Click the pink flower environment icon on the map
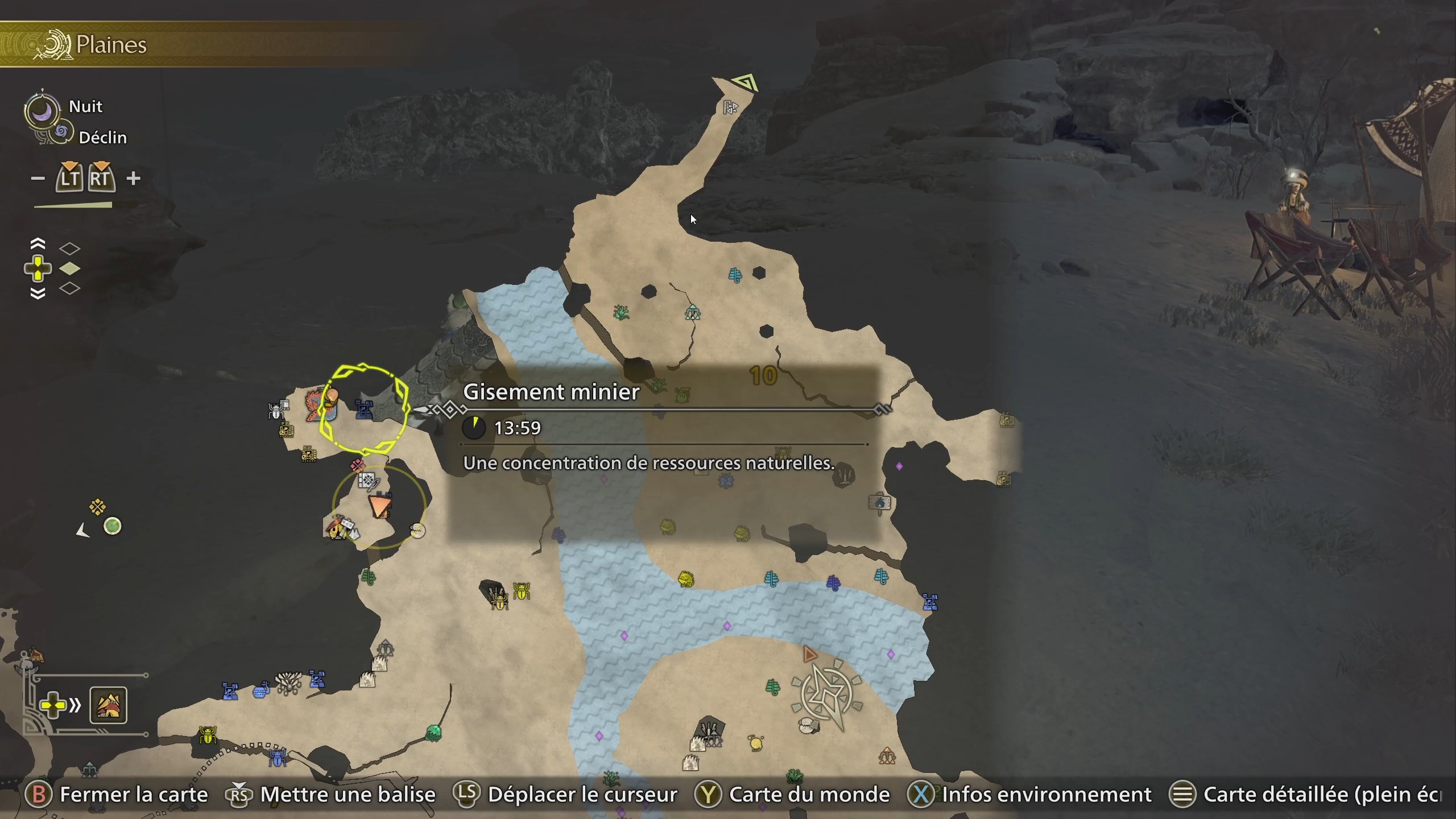Image resolution: width=1456 pixels, height=819 pixels. pos(357,466)
